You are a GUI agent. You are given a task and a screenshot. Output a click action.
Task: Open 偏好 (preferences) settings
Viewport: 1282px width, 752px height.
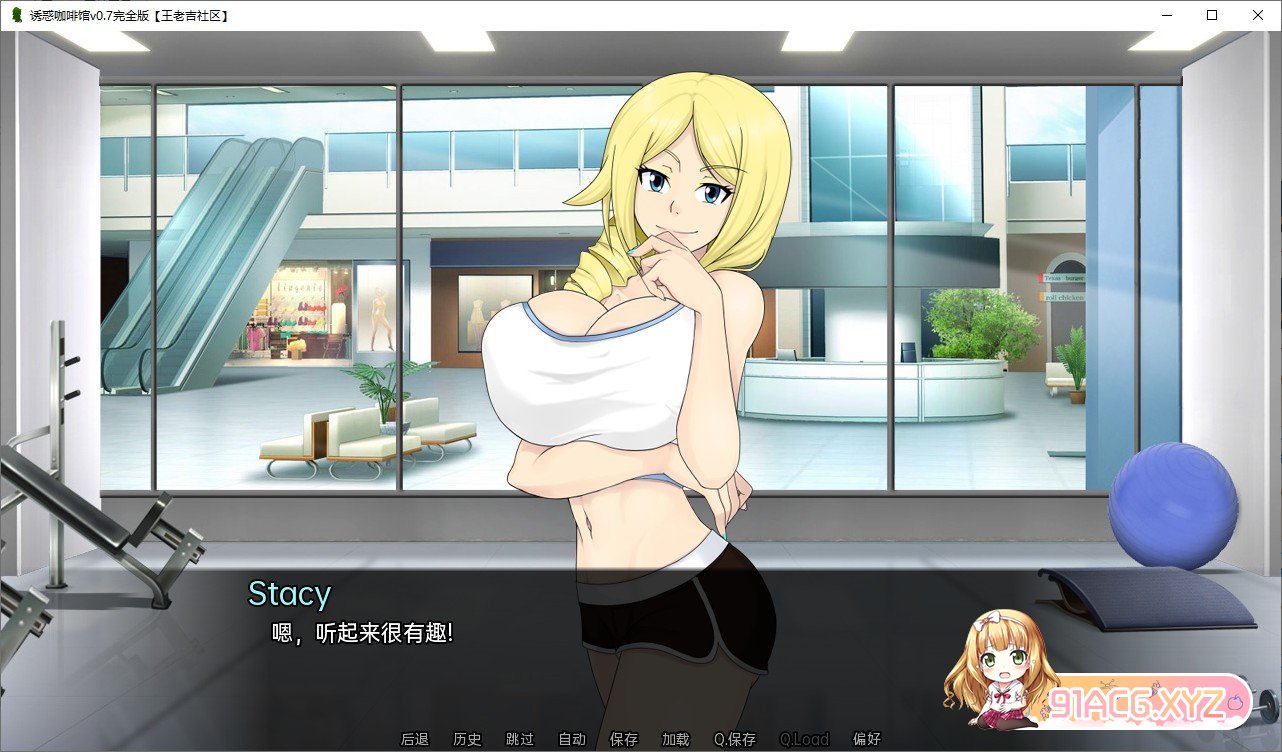(867, 739)
